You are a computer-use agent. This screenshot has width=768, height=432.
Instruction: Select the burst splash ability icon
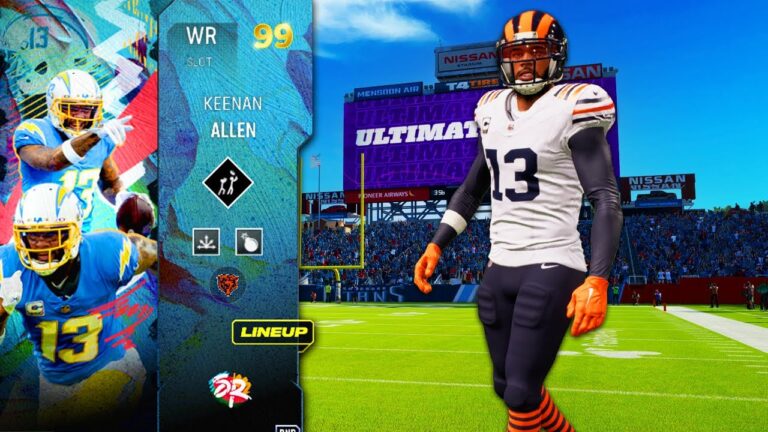click(206, 241)
